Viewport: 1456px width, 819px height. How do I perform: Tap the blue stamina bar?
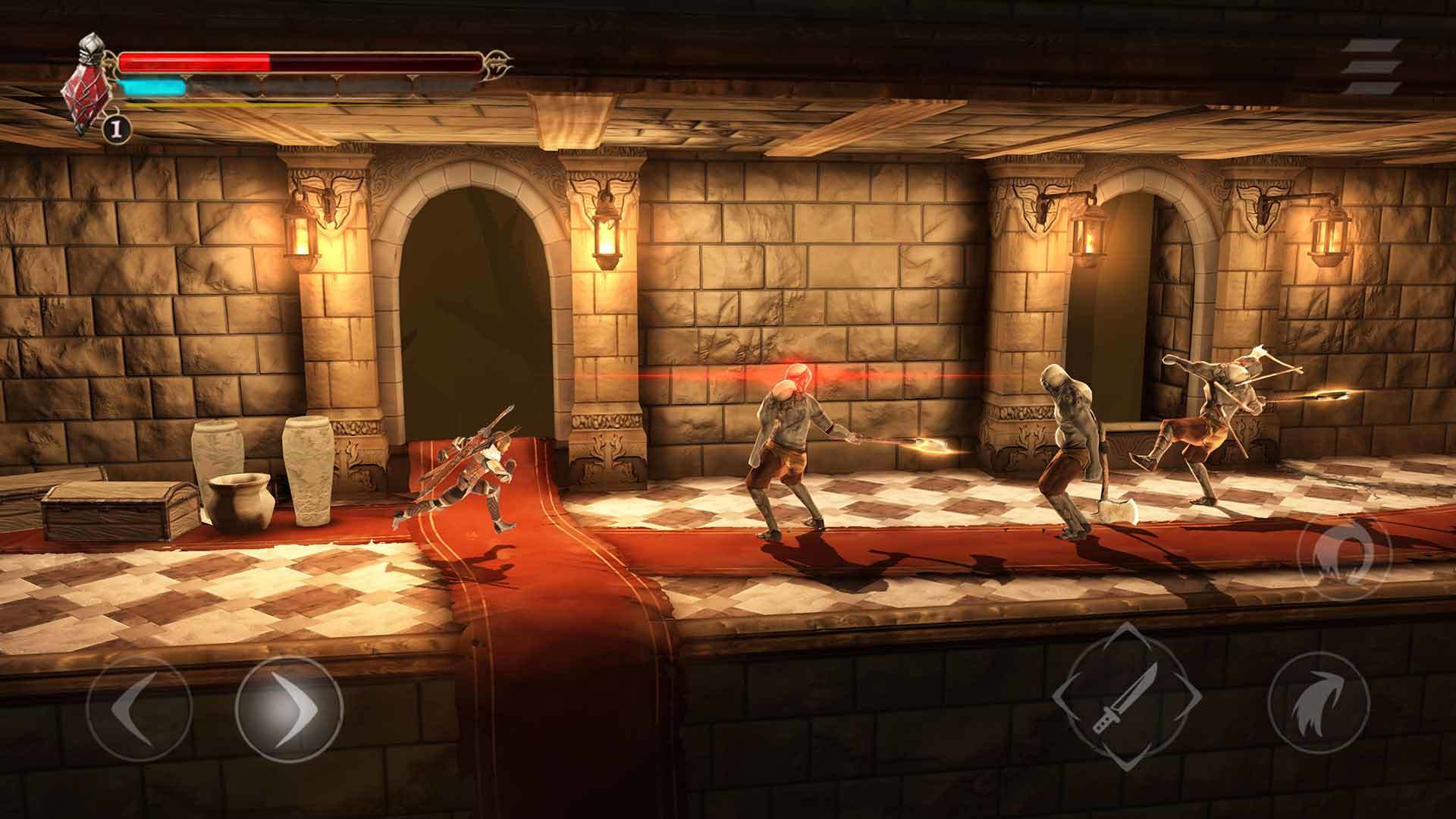coord(152,87)
